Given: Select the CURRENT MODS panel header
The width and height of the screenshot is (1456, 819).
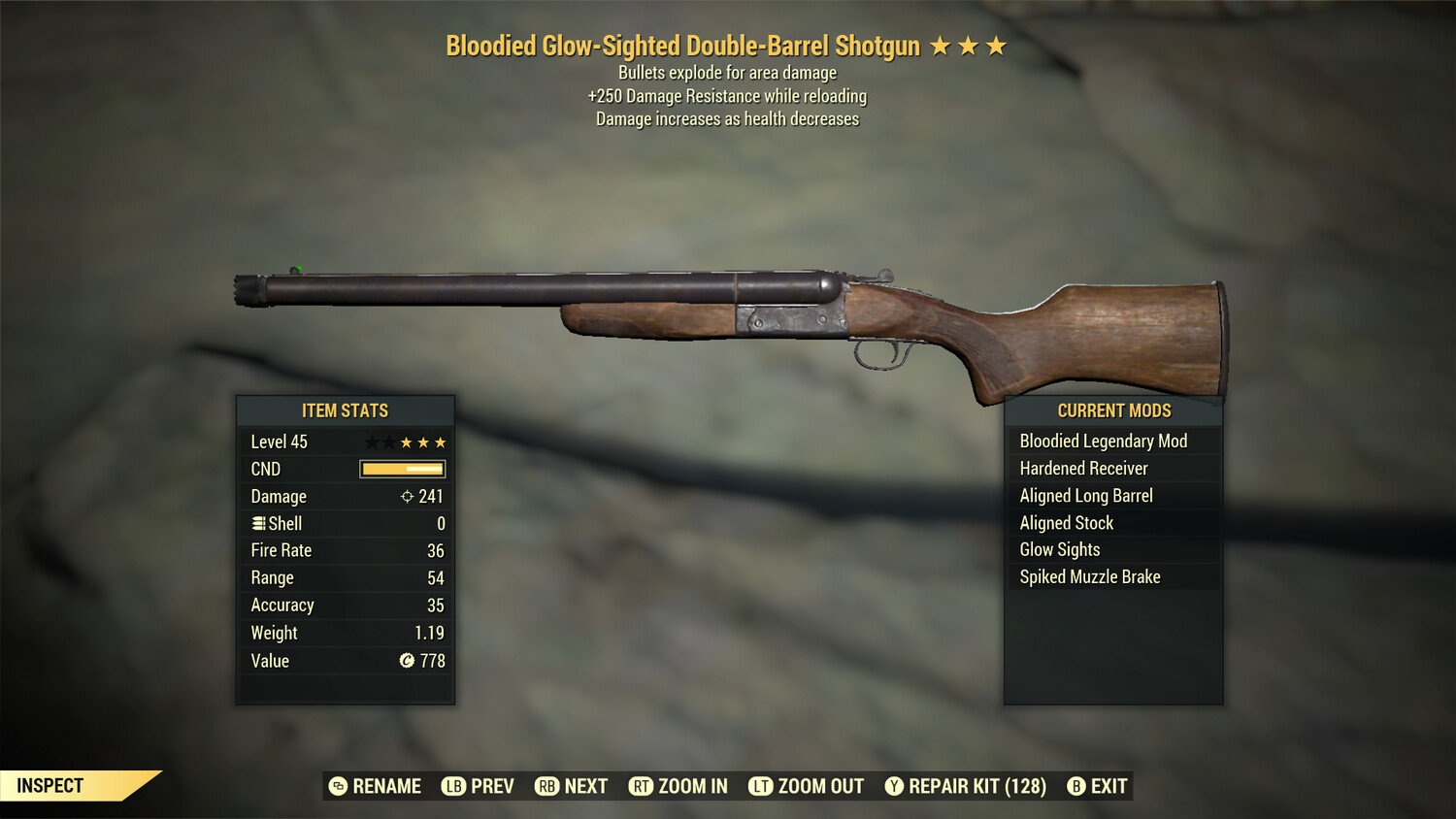Looking at the screenshot, I should tap(1113, 410).
